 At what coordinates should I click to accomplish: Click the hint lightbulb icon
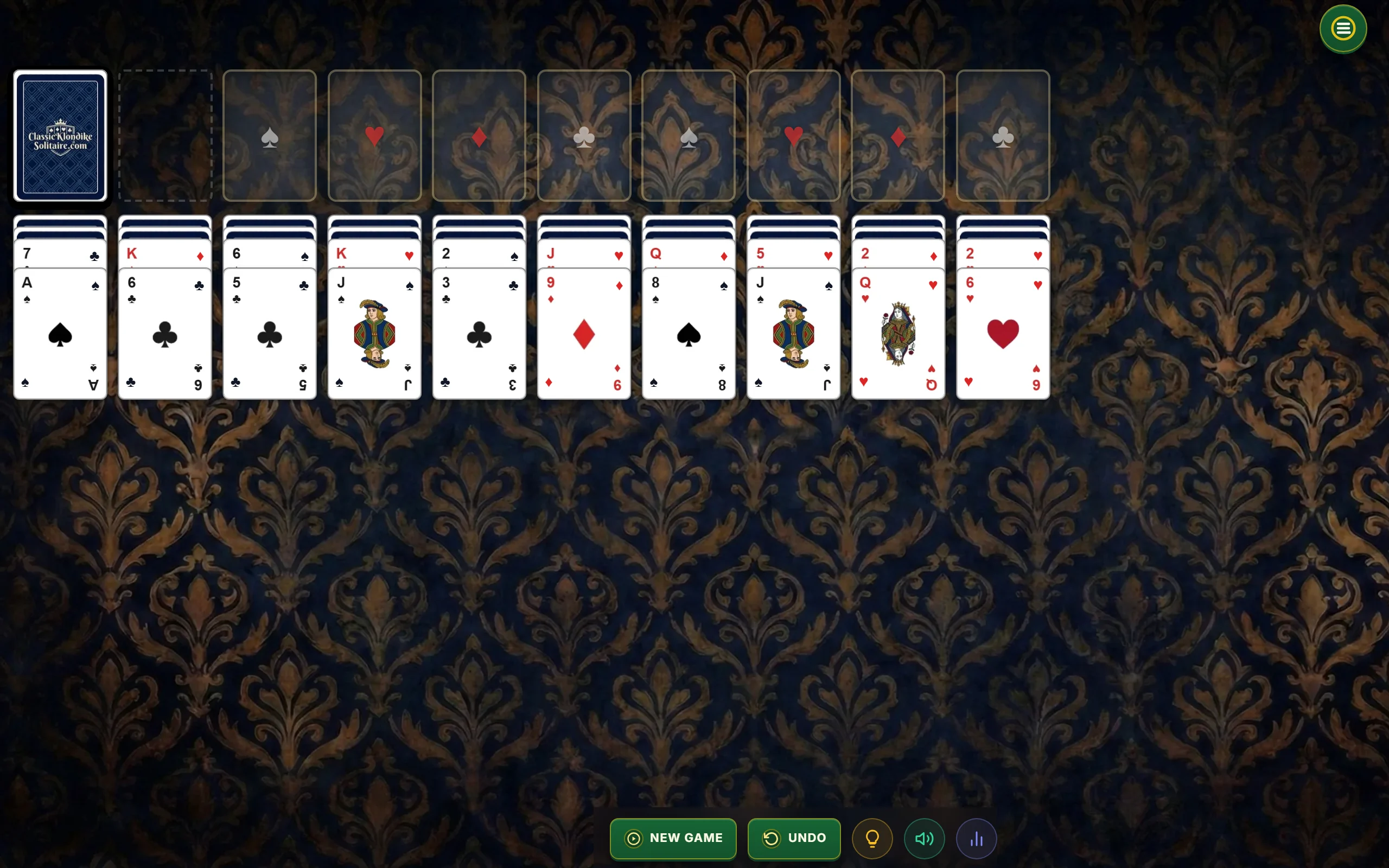(x=872, y=838)
